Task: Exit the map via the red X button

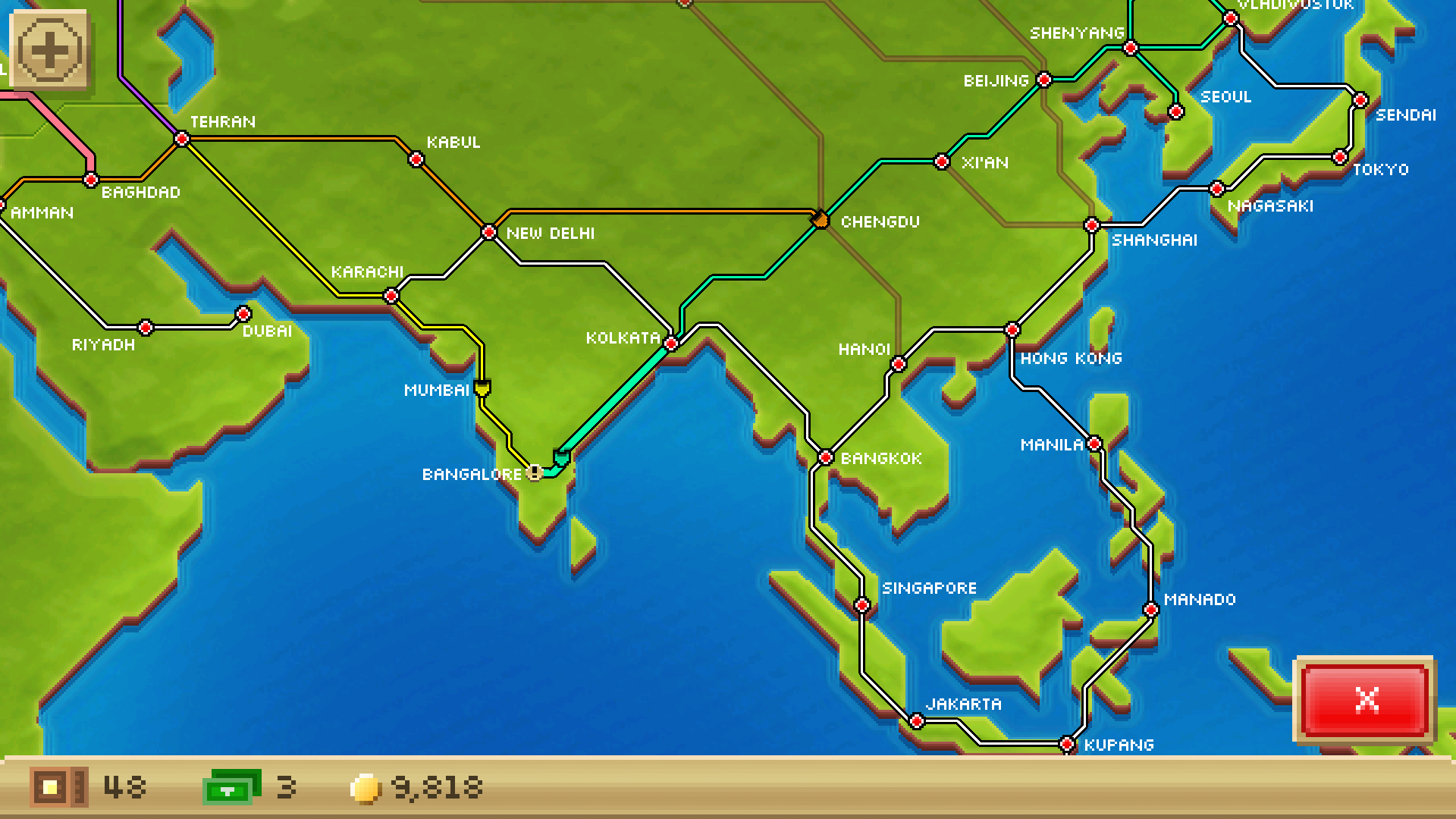Action: 1367,700
